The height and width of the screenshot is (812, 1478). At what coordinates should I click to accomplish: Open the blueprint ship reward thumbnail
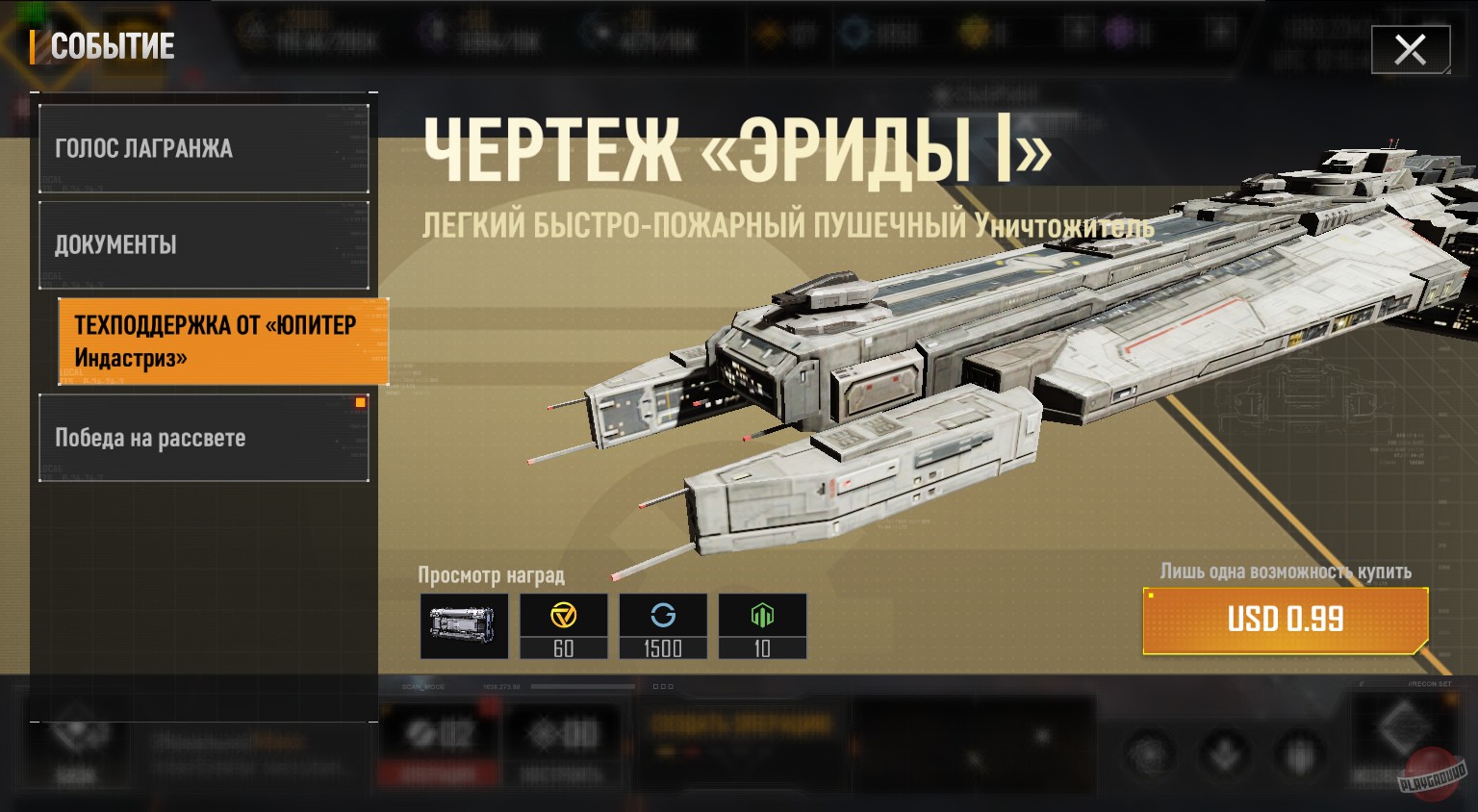pyautogui.click(x=464, y=625)
